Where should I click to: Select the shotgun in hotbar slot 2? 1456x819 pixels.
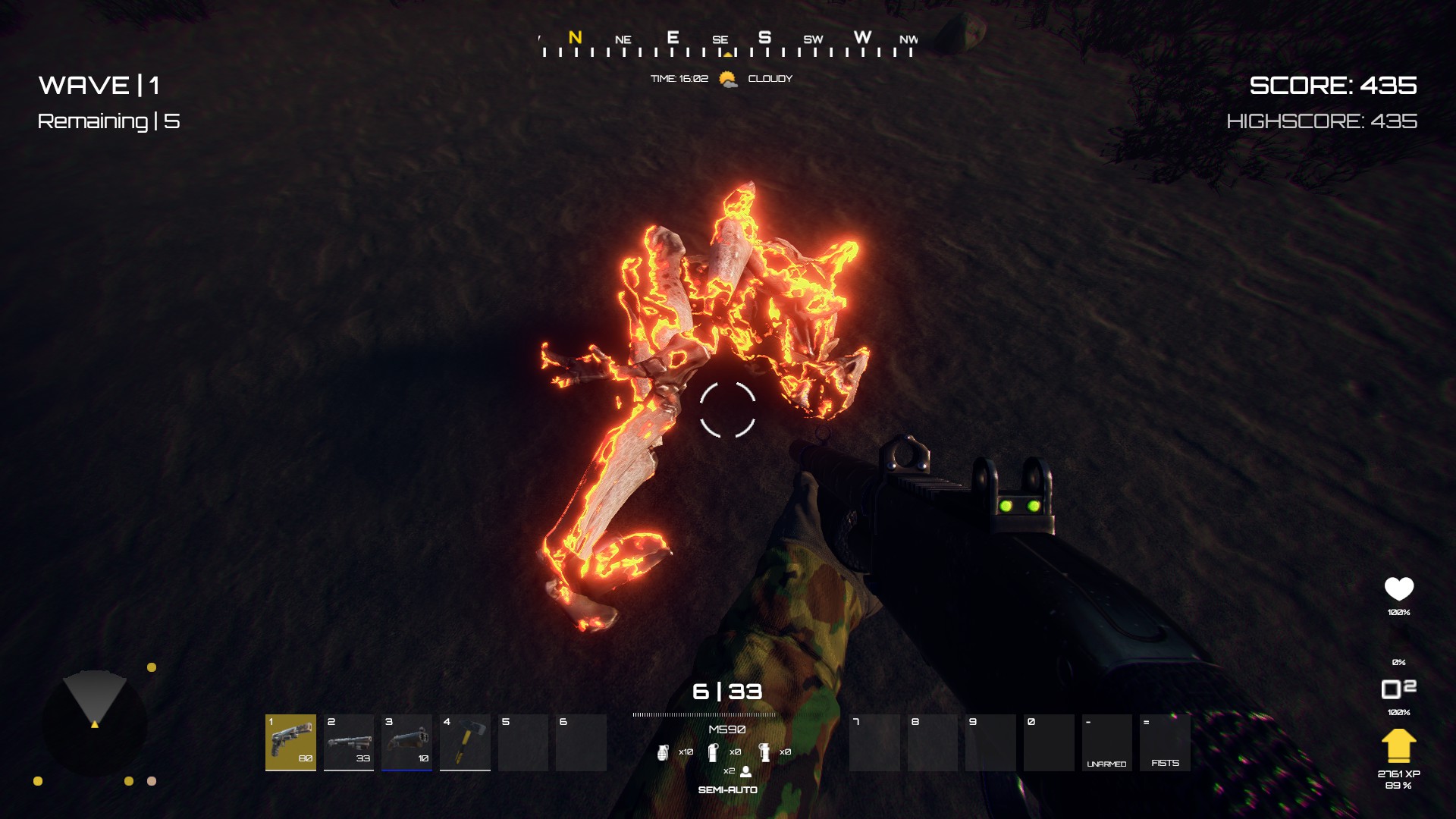pyautogui.click(x=350, y=743)
